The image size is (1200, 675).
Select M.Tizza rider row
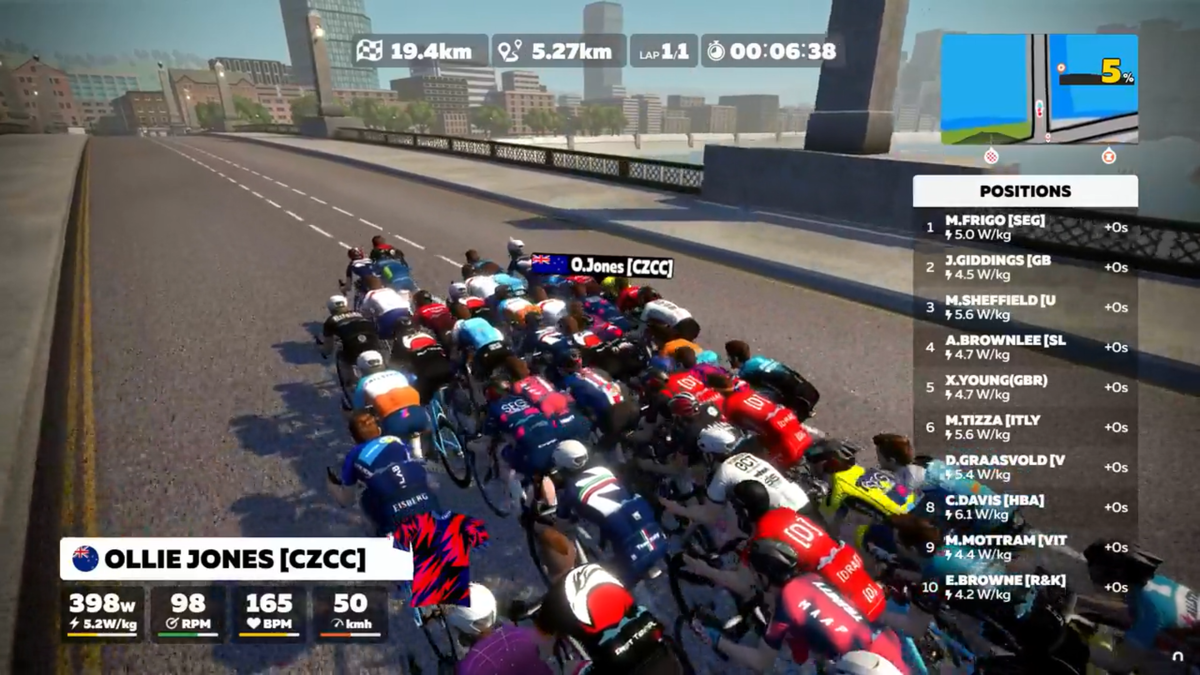(x=1025, y=427)
